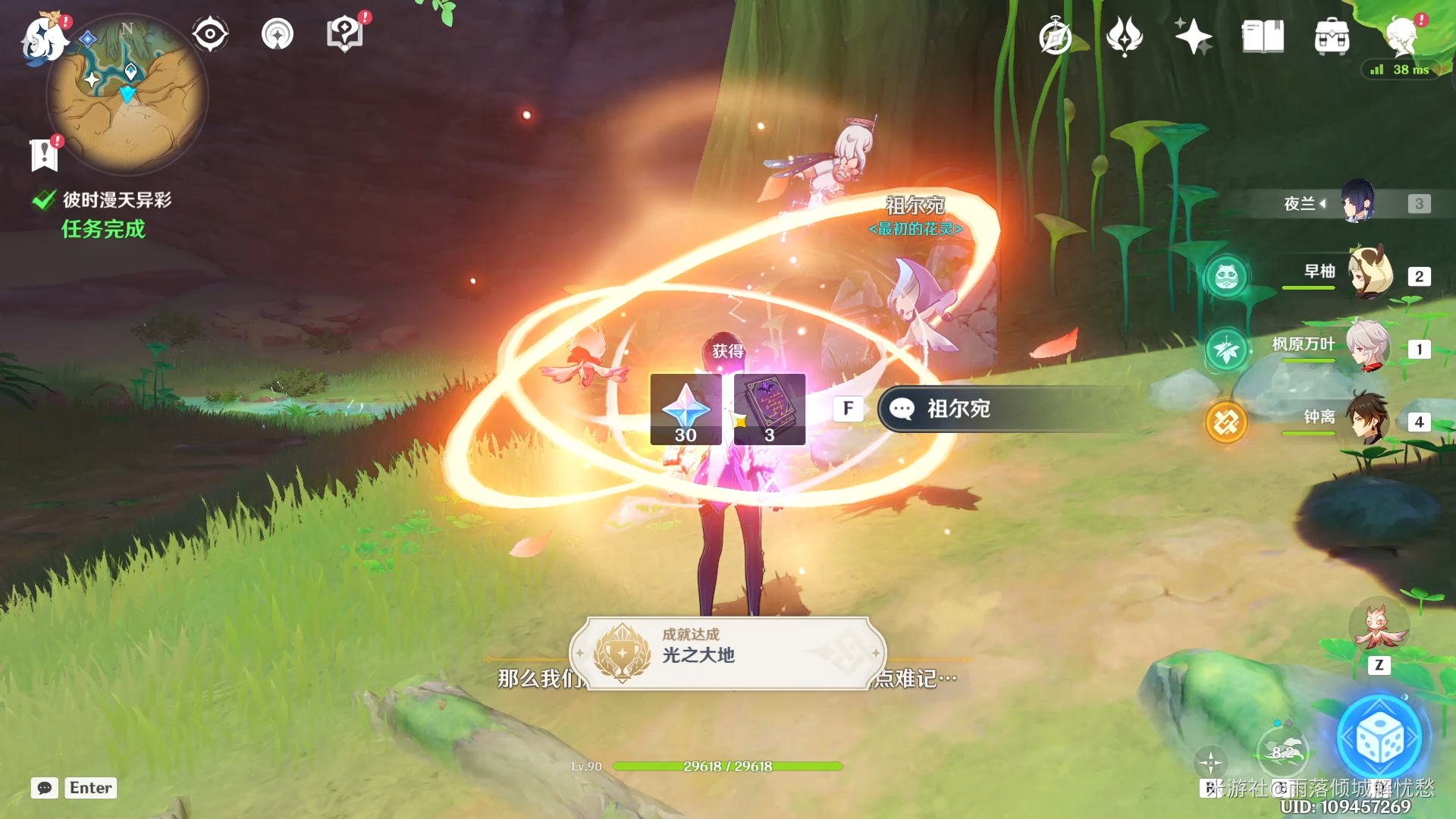Open the chat box speech bubble
The width and height of the screenshot is (1456, 819).
coord(45,788)
